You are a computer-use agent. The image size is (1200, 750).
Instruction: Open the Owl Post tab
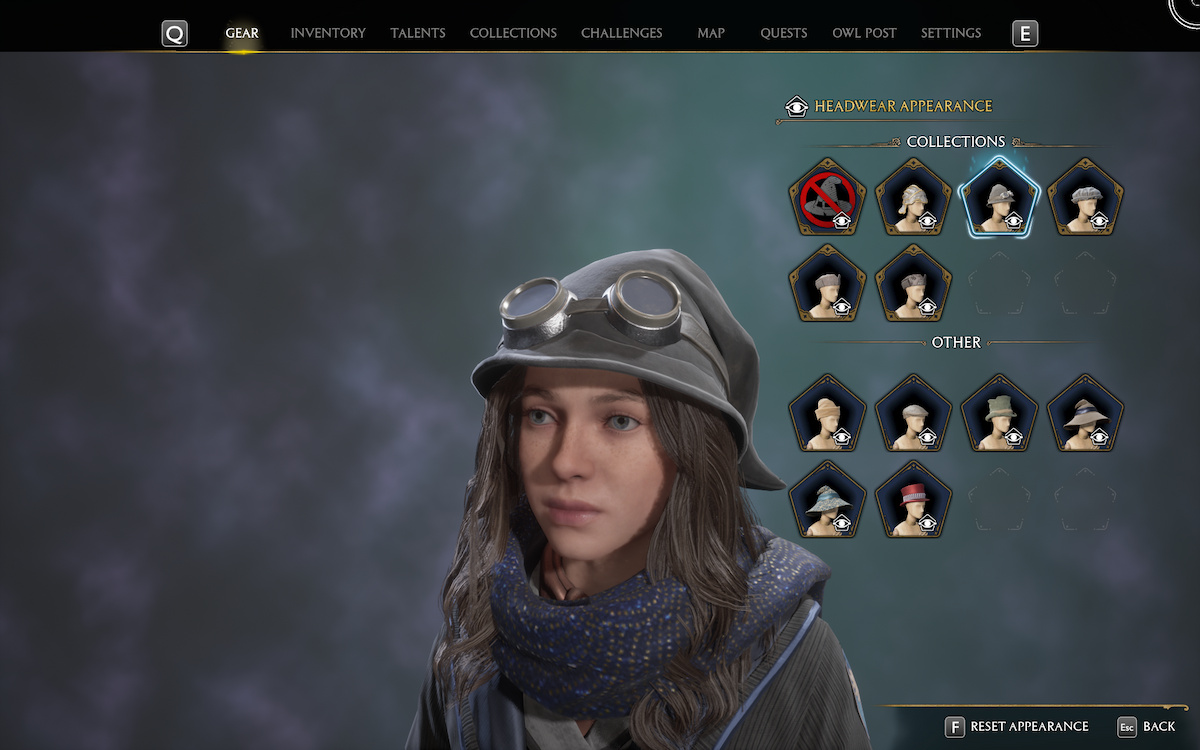click(x=864, y=33)
